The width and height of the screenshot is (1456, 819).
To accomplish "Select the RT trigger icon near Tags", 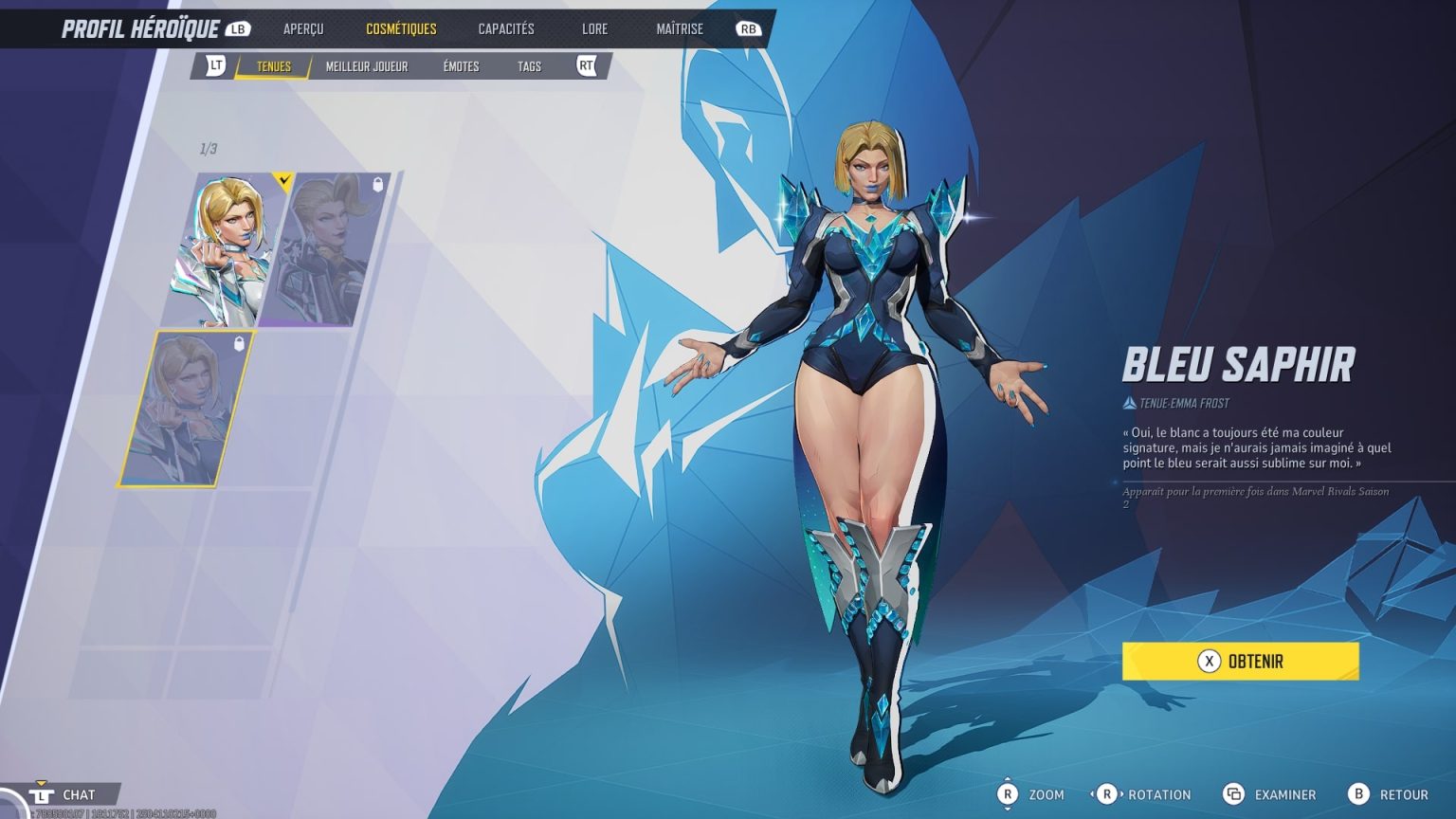I will click(x=587, y=65).
